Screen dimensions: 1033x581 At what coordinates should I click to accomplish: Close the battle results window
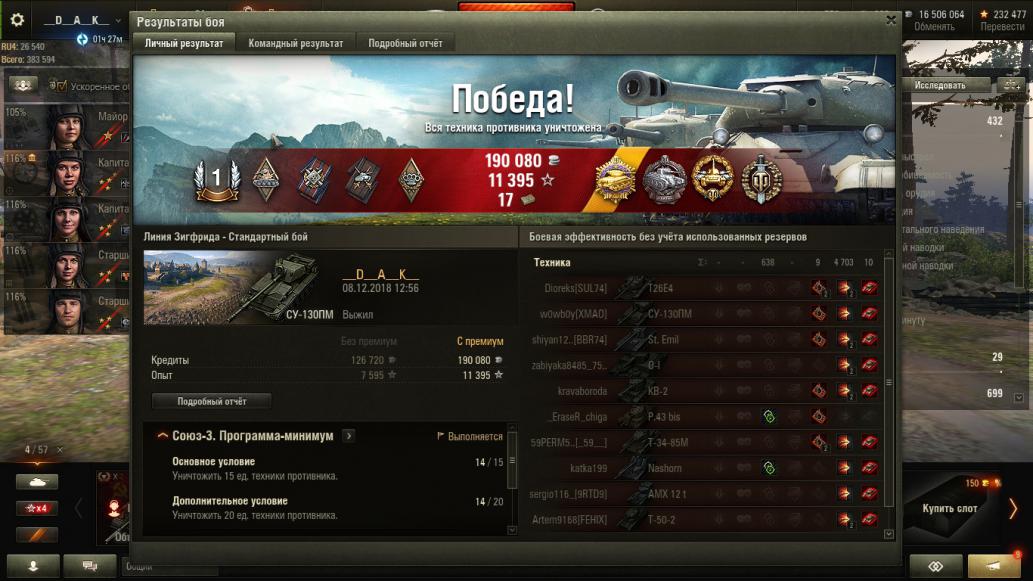click(891, 20)
